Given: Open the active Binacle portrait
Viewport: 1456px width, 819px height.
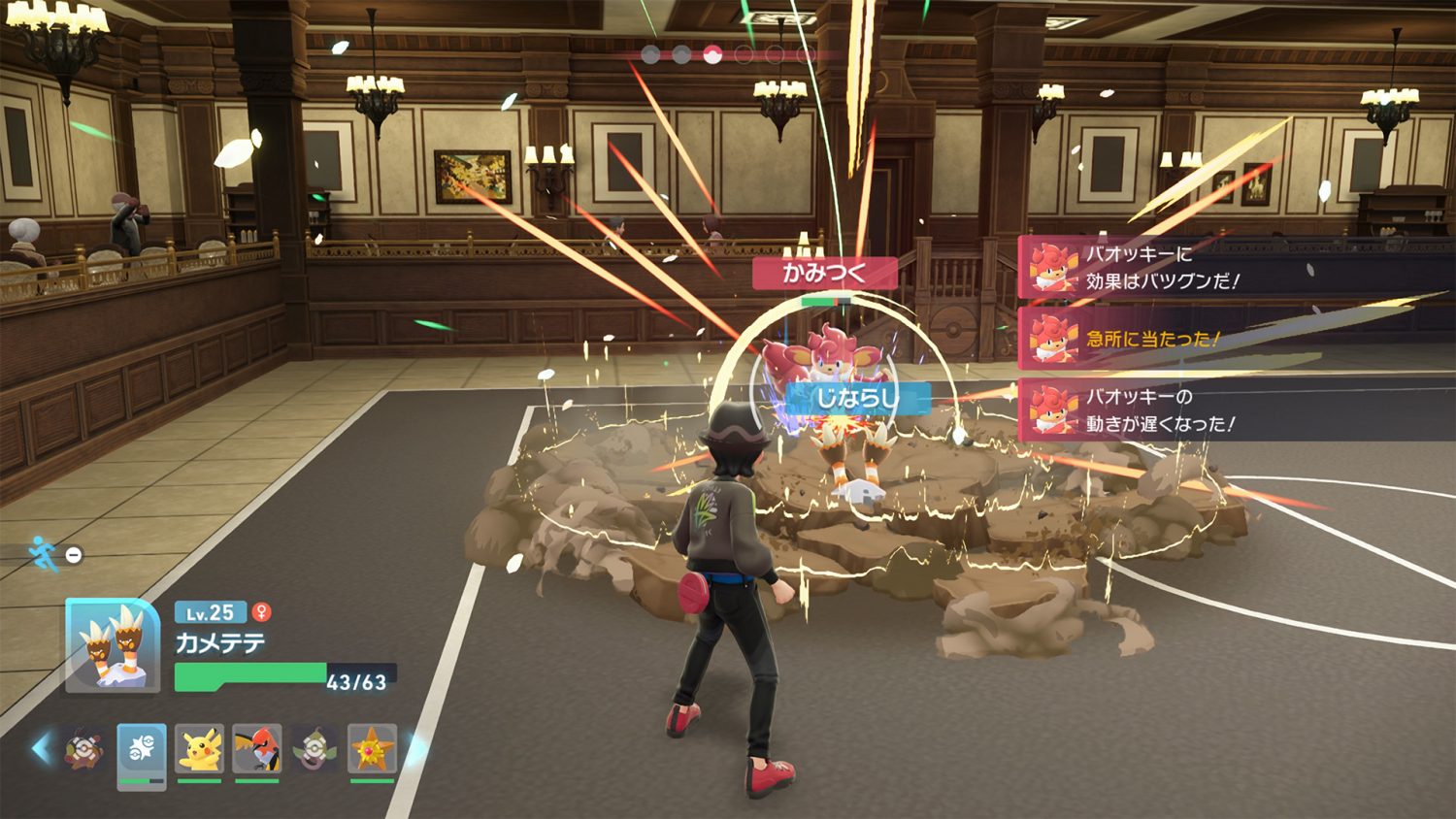Looking at the screenshot, I should pos(113,645).
